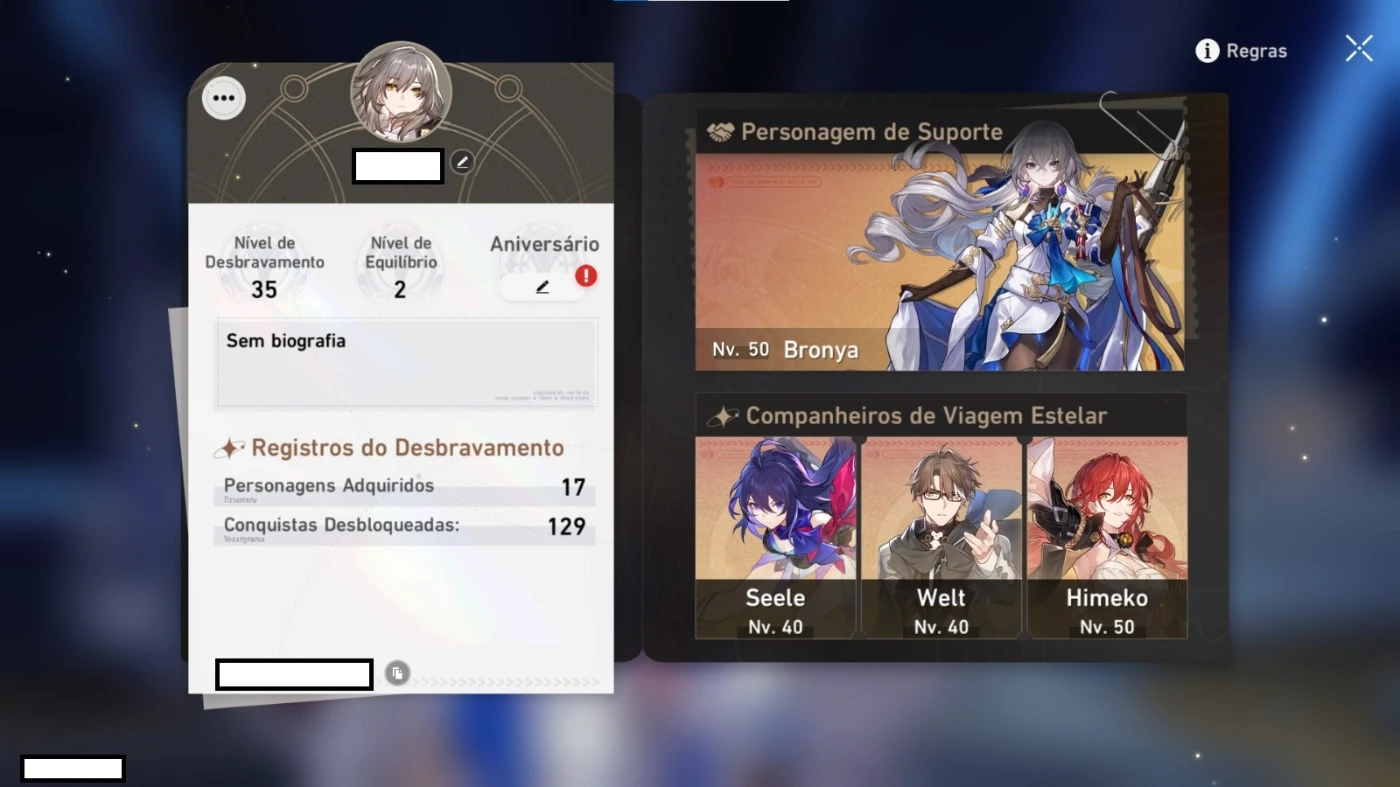1400x787 pixels.
Task: Click the info icon next to Regras
Action: 1206,50
